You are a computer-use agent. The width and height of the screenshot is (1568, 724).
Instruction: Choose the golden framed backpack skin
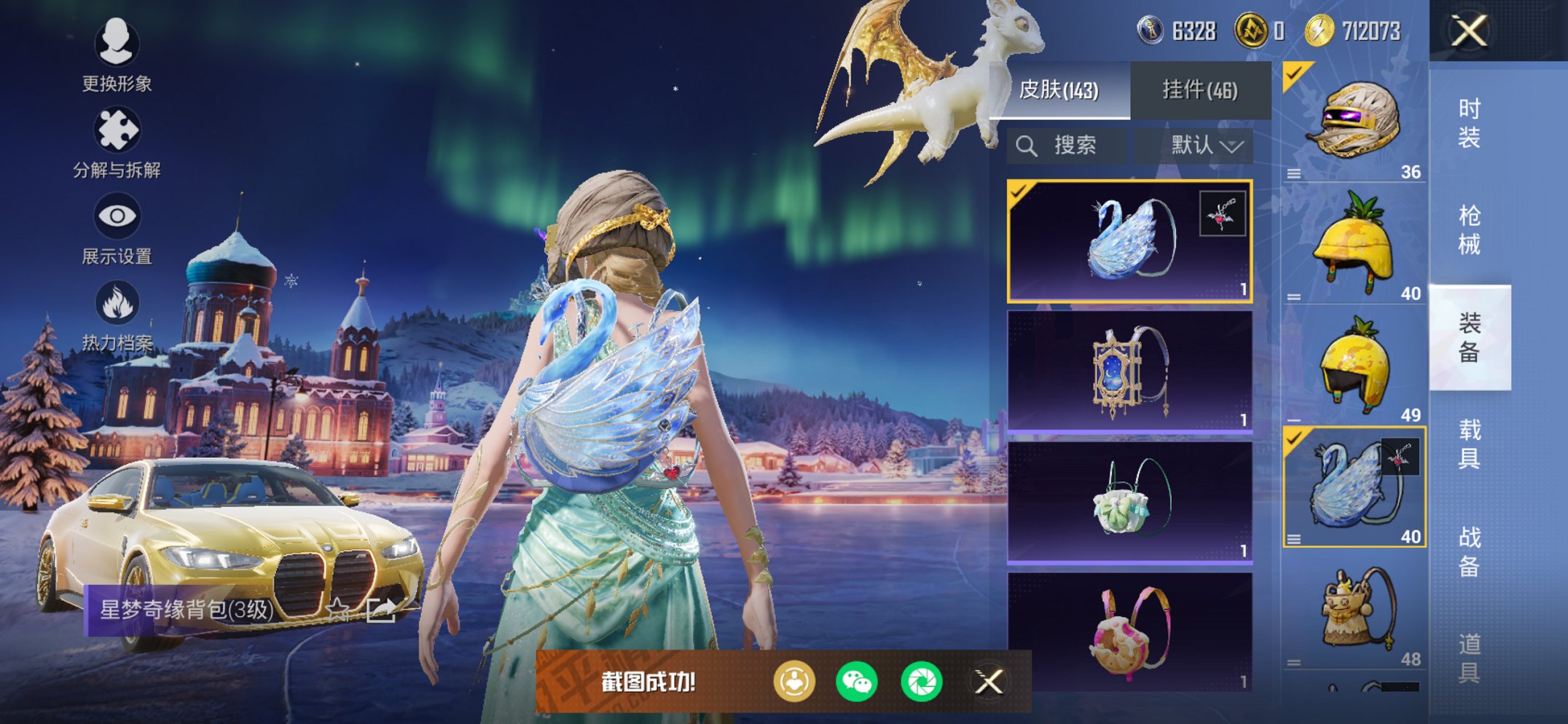[1129, 372]
